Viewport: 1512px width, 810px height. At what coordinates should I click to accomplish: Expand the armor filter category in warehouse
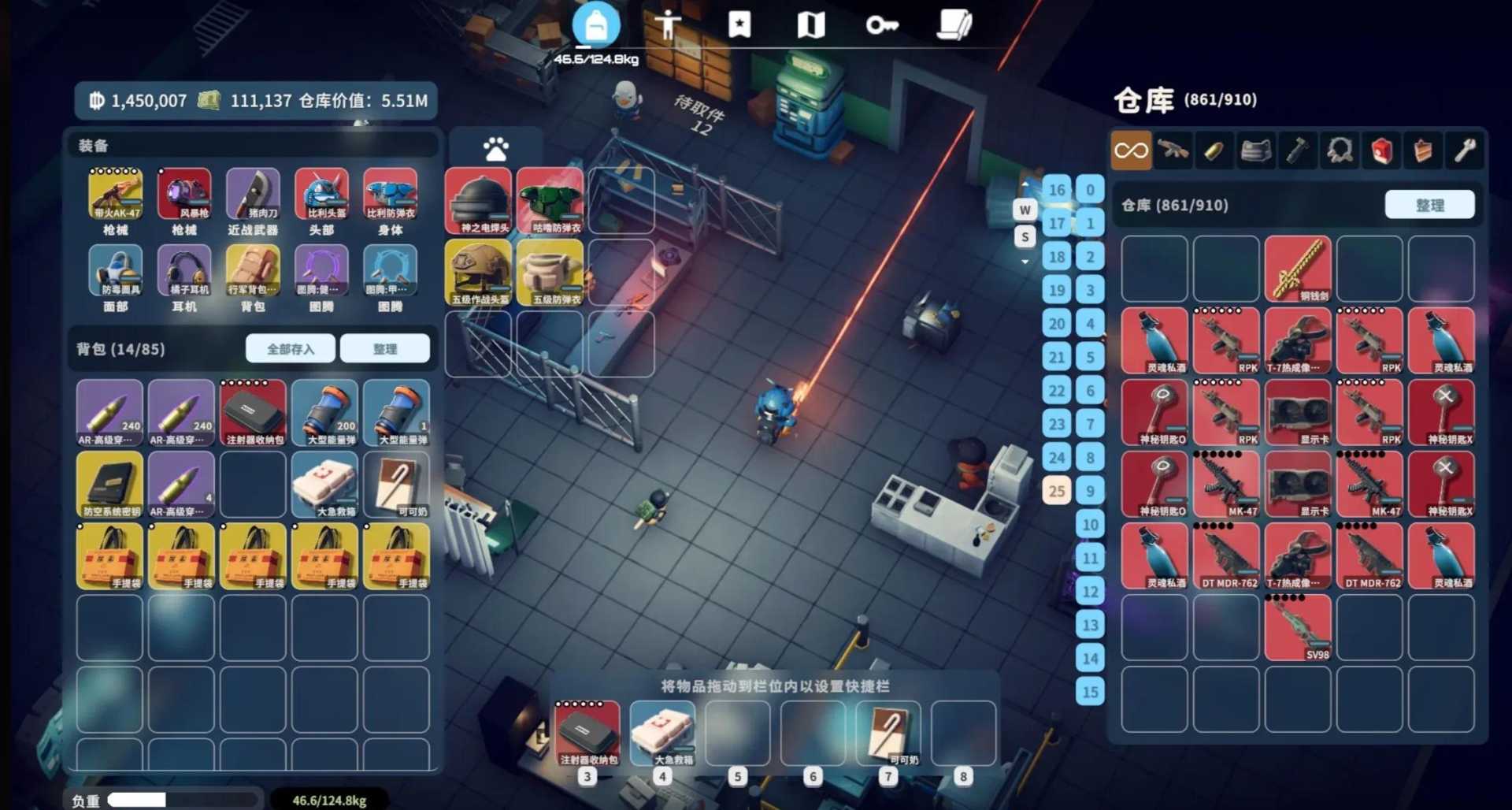click(1256, 150)
